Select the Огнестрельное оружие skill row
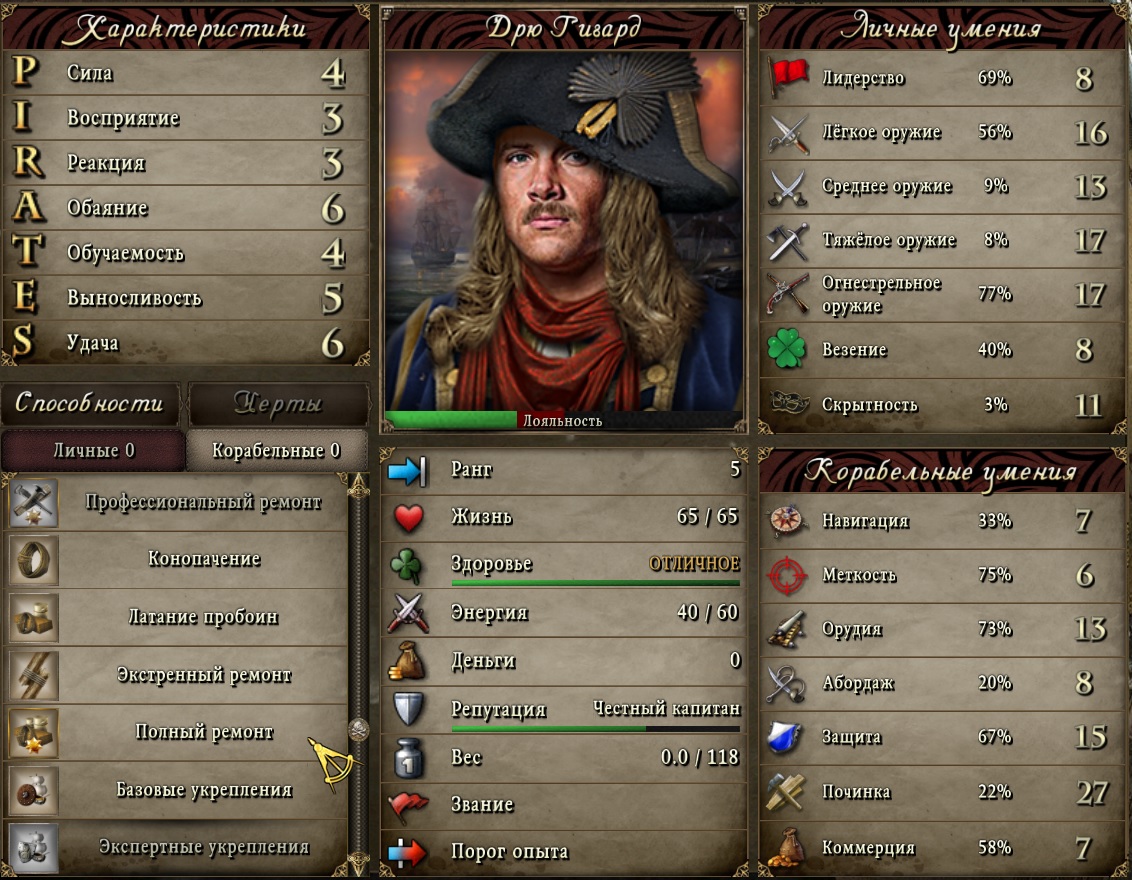Image resolution: width=1132 pixels, height=880 pixels. point(940,294)
